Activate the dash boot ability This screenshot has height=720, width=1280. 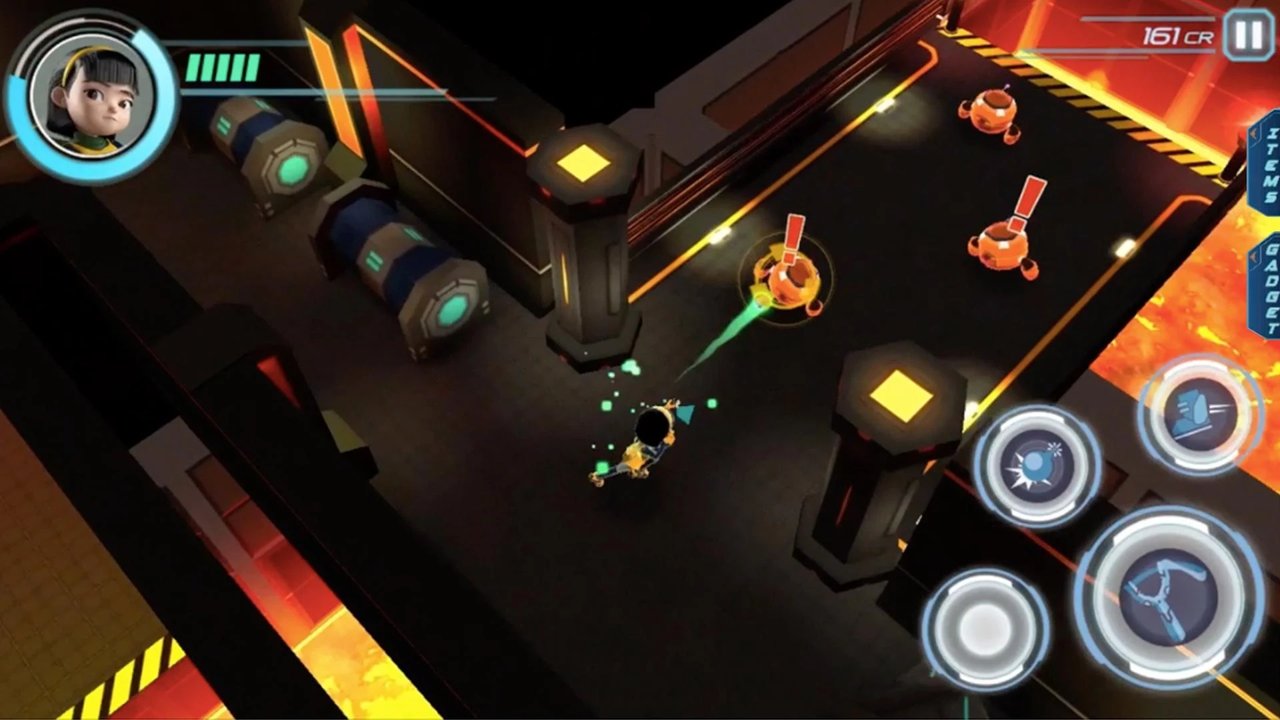point(1200,414)
